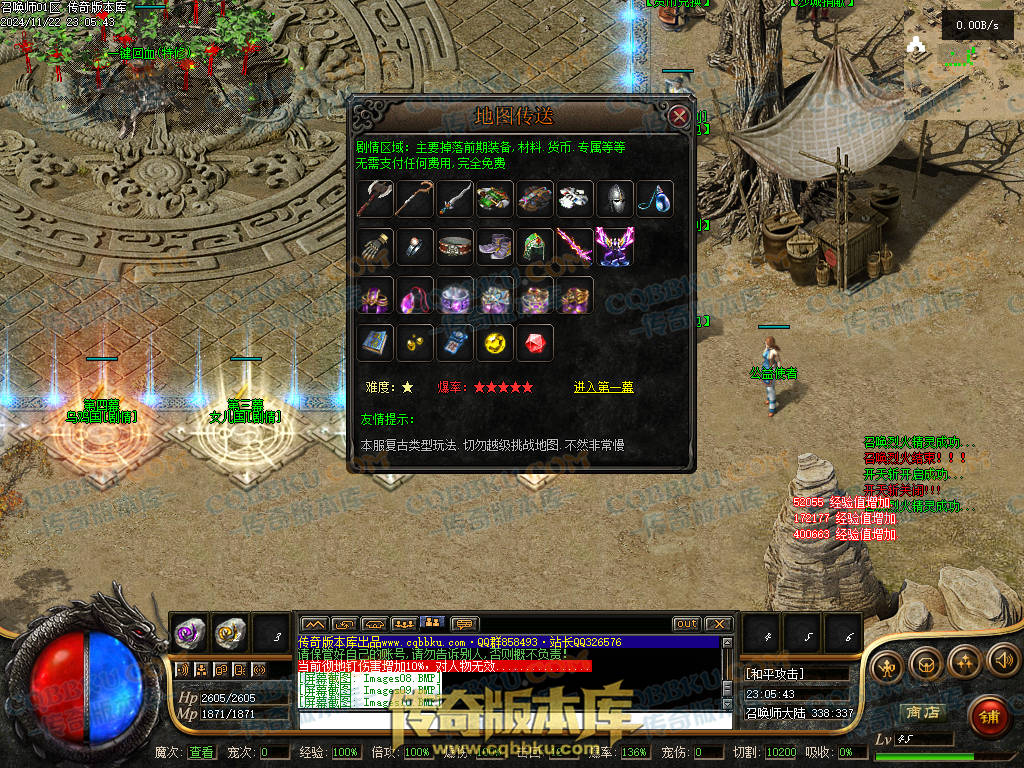Open the 商店 shop button
Screen dimensions: 1024x768
pyautogui.click(x=922, y=713)
